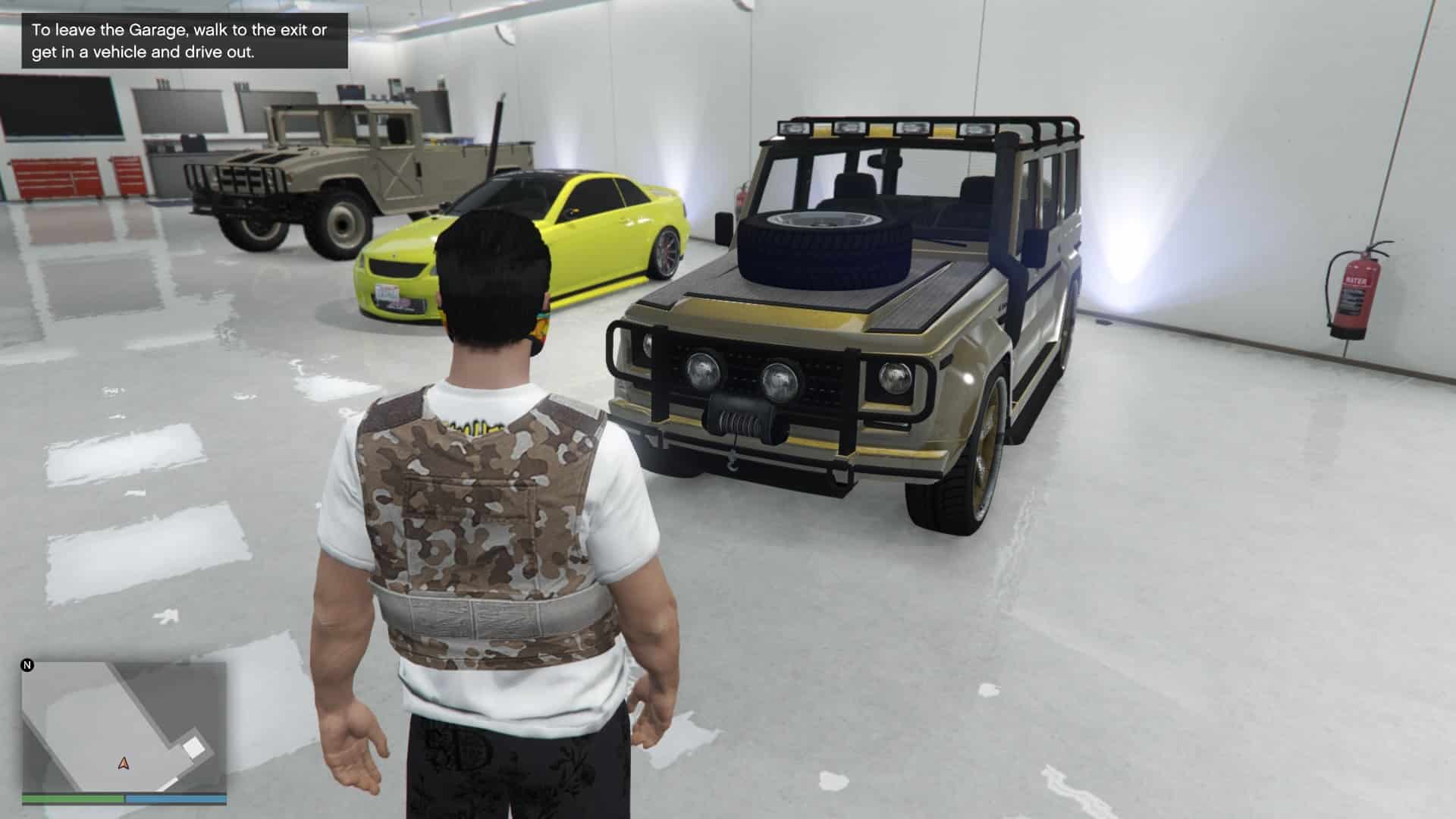Open the white garage exit on the minimap
This screenshot has height=819, width=1456.
(193, 747)
